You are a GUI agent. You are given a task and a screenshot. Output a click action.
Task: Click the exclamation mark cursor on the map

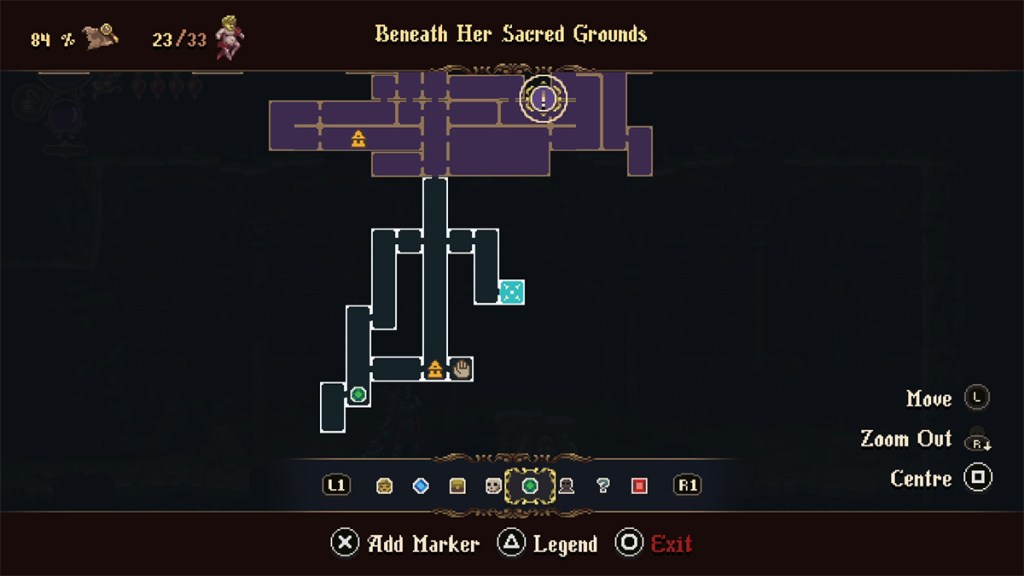543,98
